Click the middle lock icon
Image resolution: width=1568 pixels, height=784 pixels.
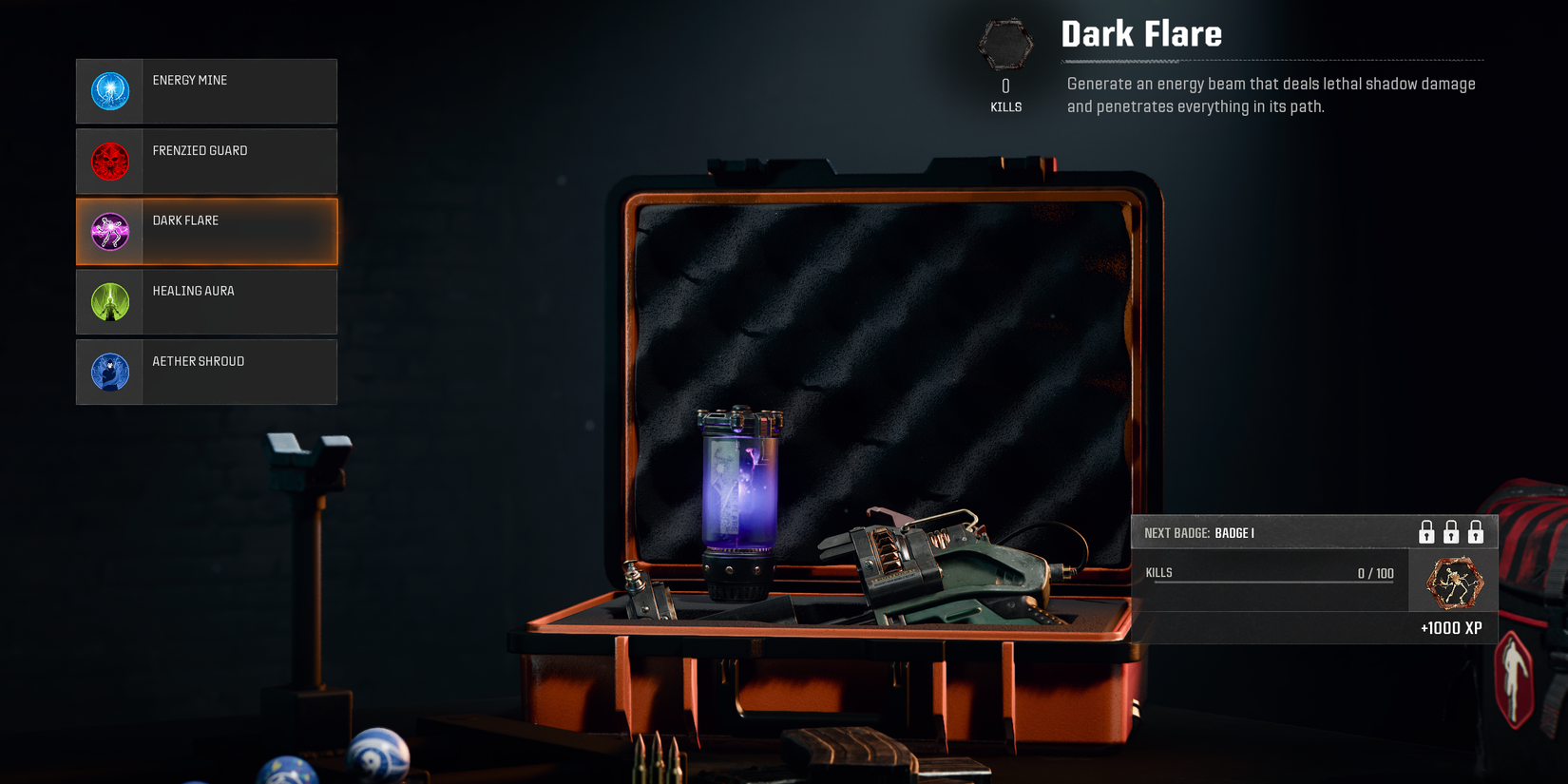[x=1451, y=532]
